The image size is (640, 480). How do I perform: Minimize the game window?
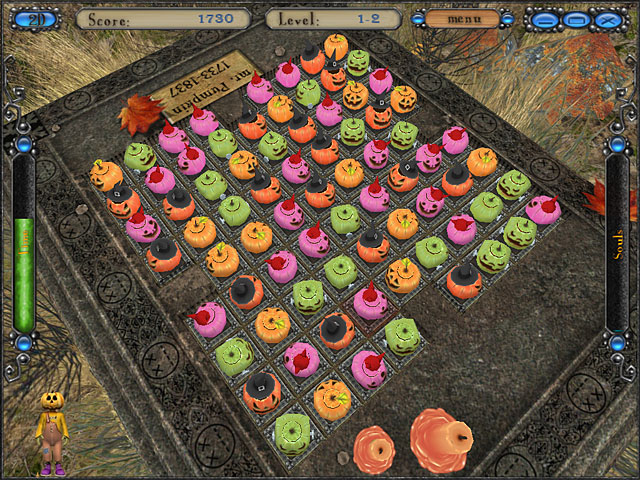(543, 19)
